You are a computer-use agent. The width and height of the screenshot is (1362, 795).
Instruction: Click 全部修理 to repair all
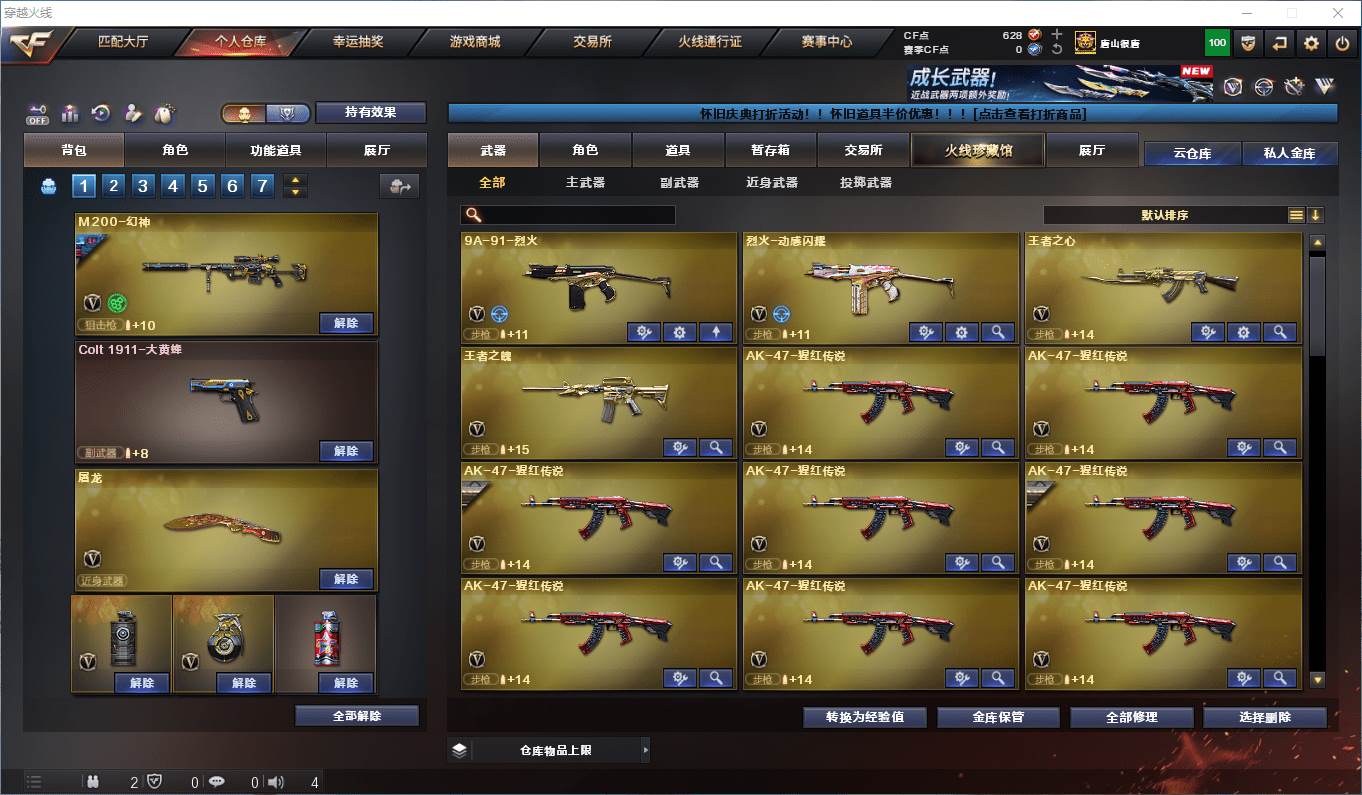click(1131, 717)
